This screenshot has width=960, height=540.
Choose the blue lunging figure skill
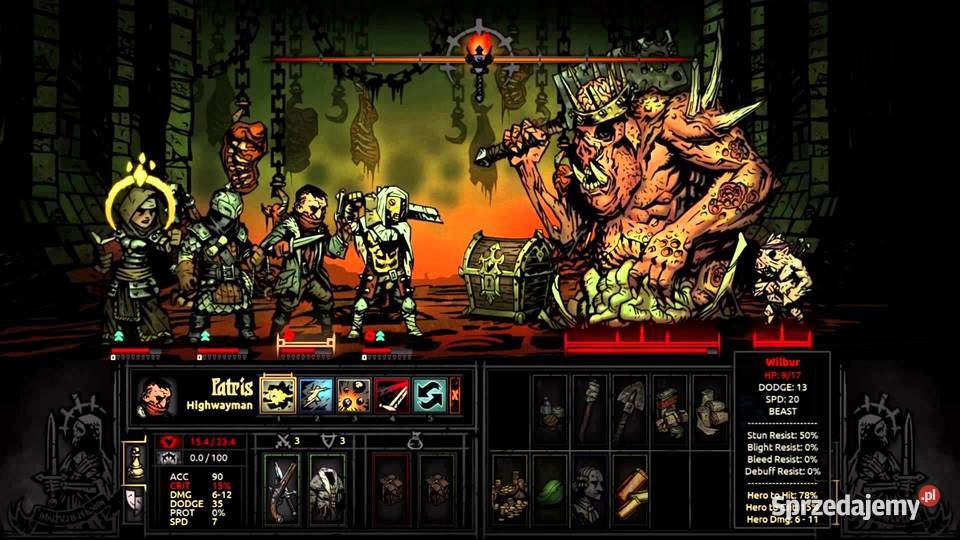(315, 395)
